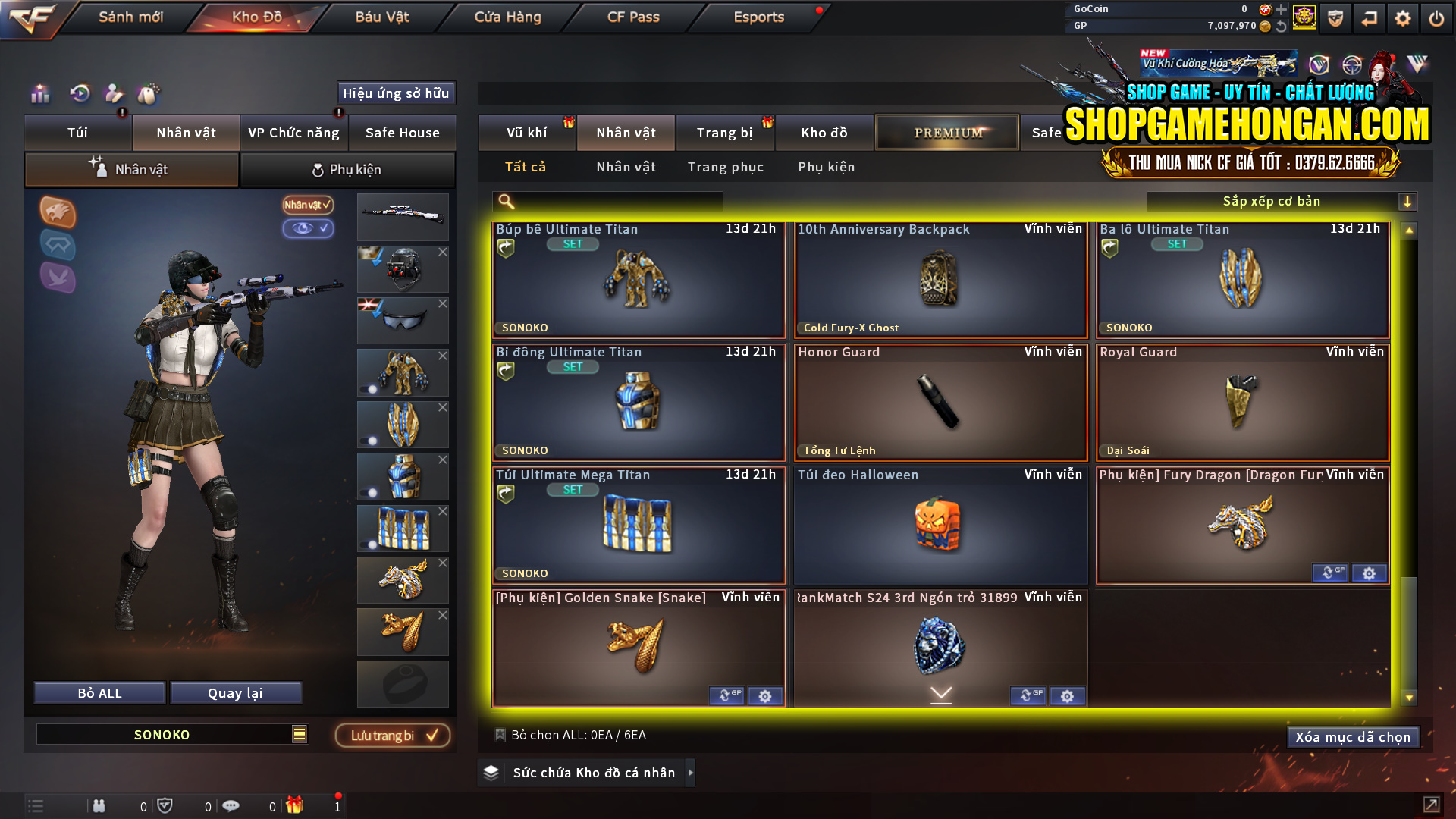Click the power/logout icon in top-right corner
Image resolution: width=1456 pixels, height=819 pixels.
1436,17
